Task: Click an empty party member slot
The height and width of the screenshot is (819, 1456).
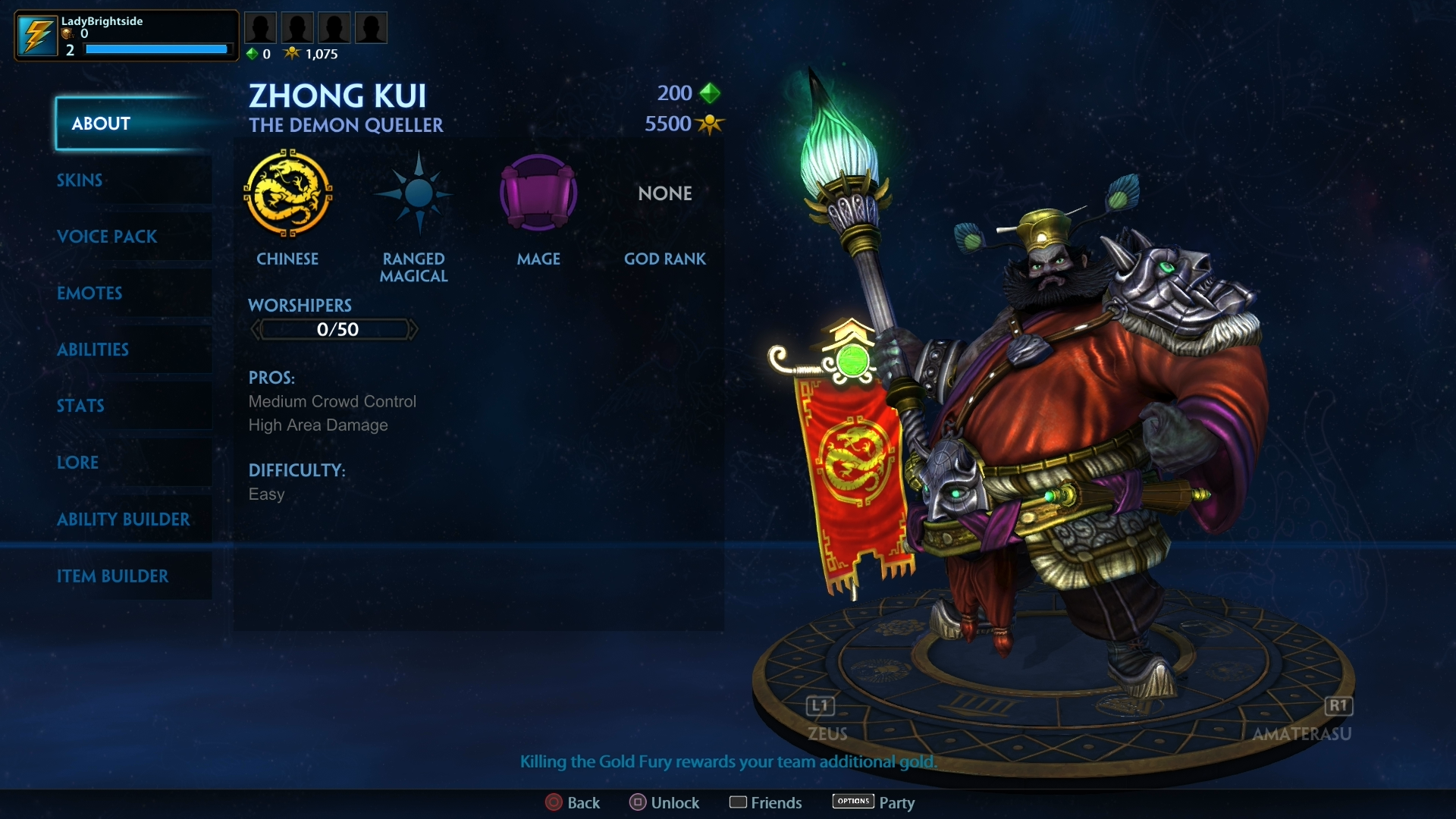Action: click(260, 27)
